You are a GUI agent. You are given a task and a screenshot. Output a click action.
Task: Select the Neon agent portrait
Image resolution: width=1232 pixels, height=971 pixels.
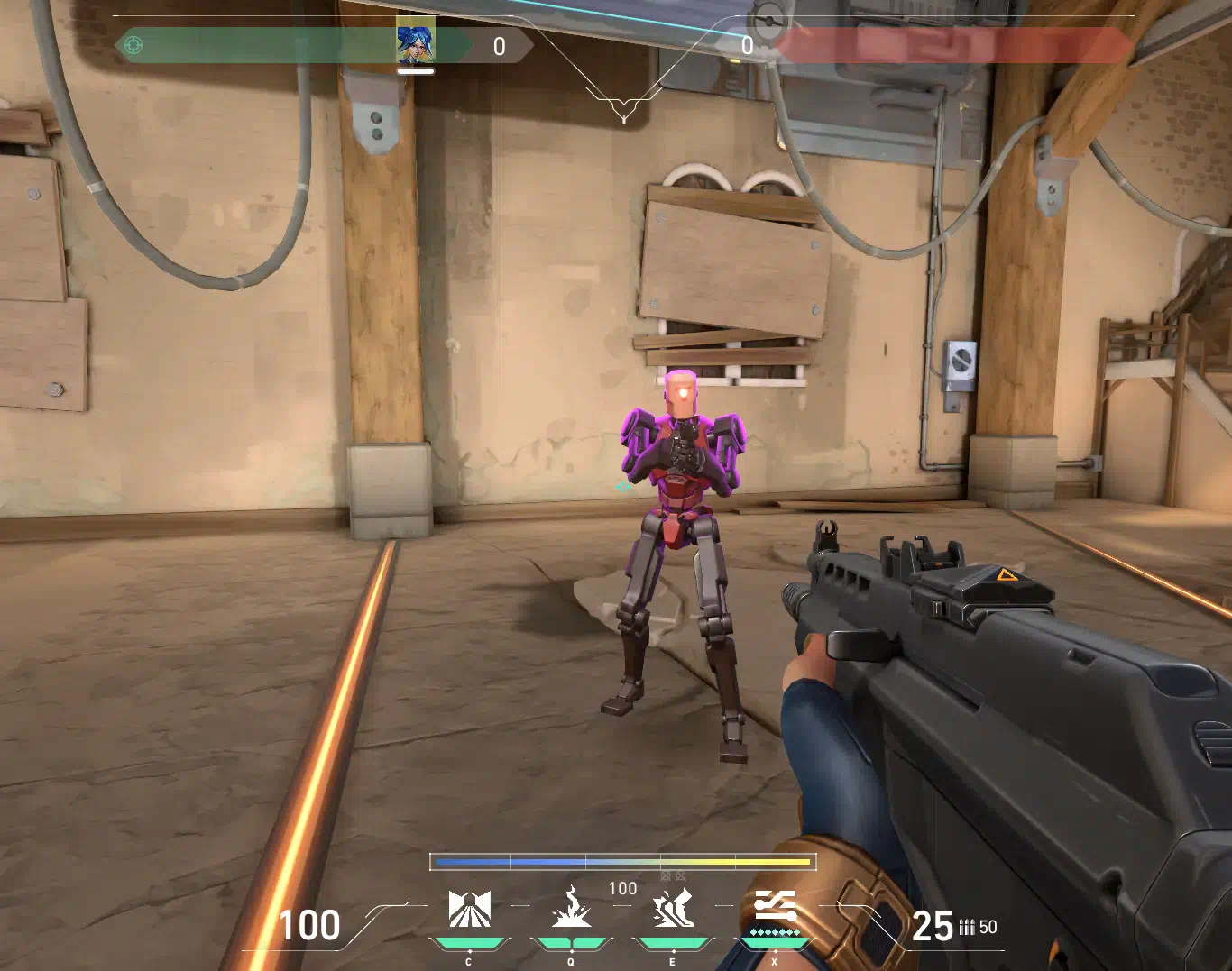[415, 42]
